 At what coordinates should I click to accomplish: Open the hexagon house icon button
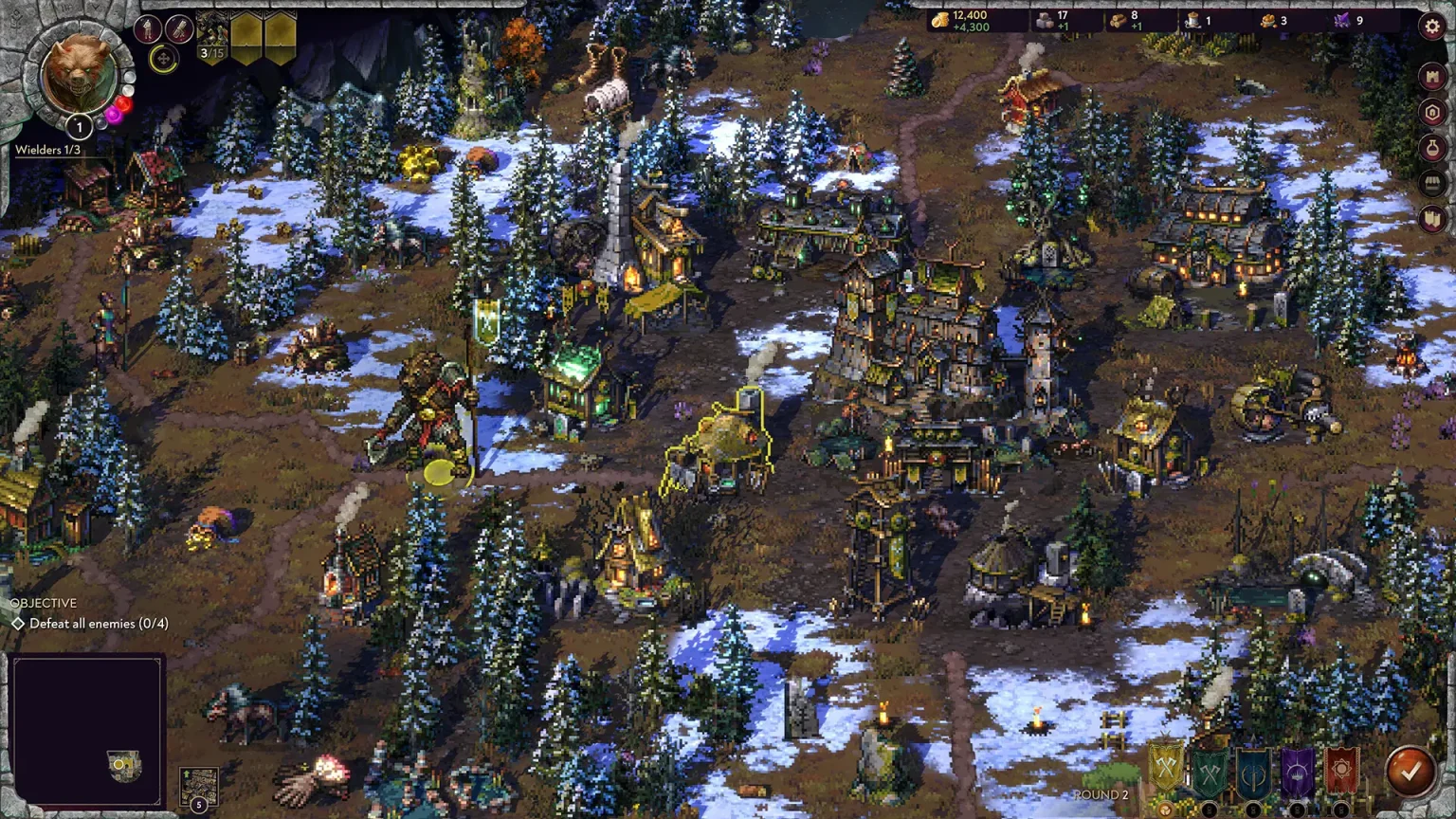(x=1432, y=112)
